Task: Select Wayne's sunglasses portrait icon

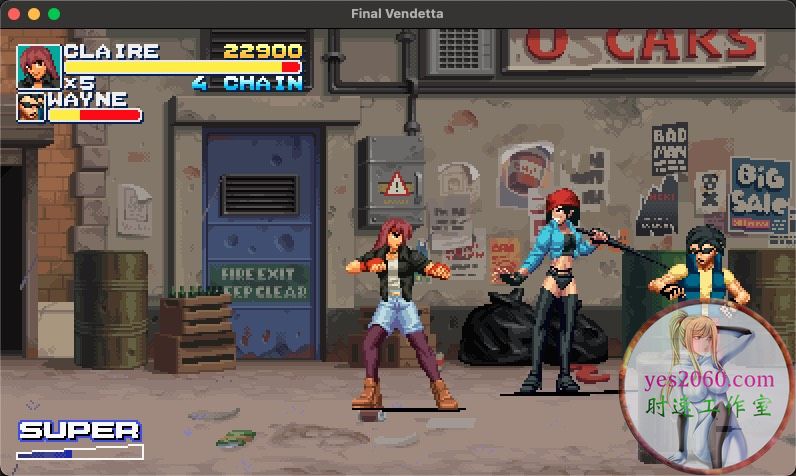Action: (x=31, y=107)
